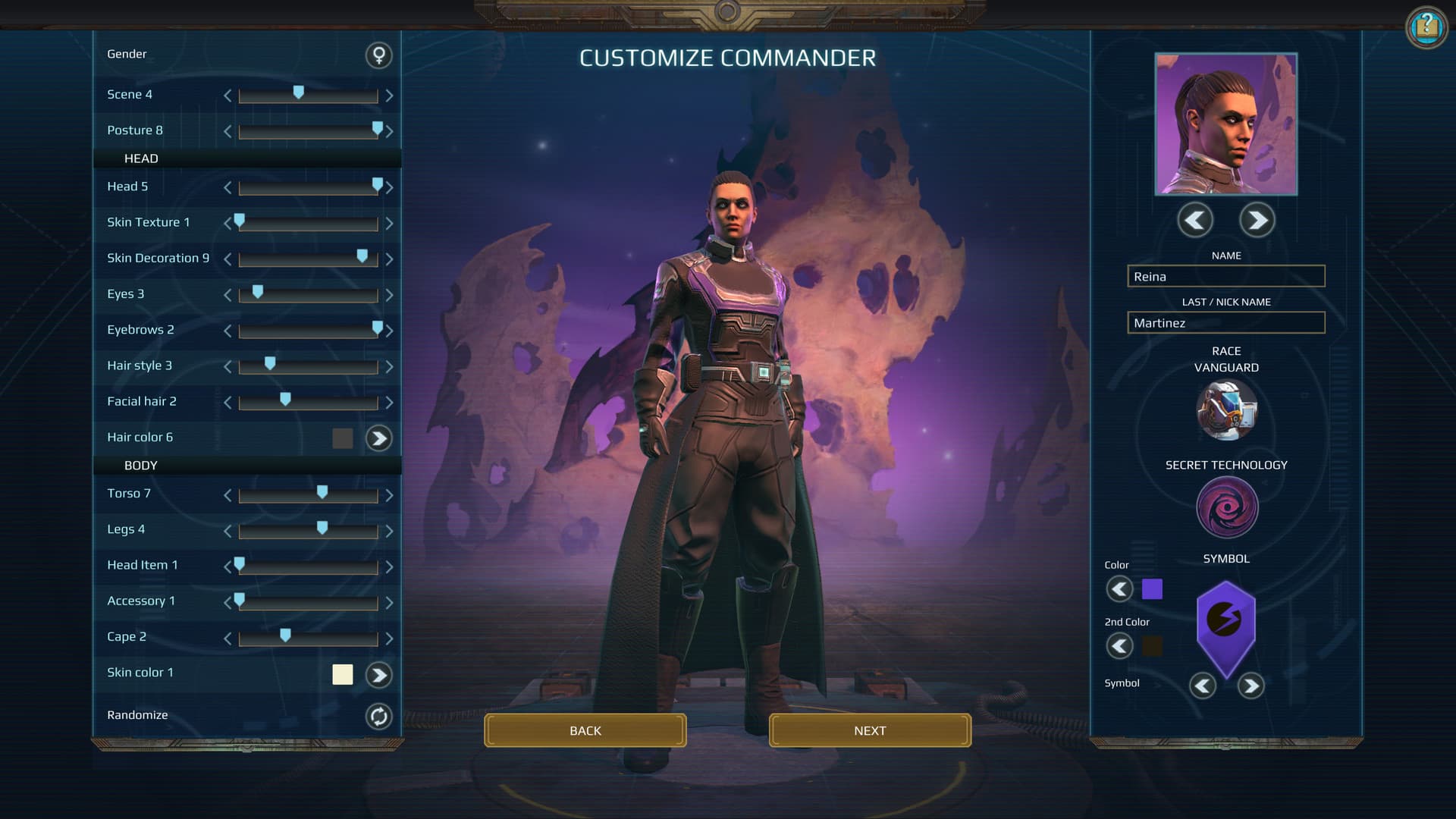Go back to previous commander portrait

(x=1195, y=221)
